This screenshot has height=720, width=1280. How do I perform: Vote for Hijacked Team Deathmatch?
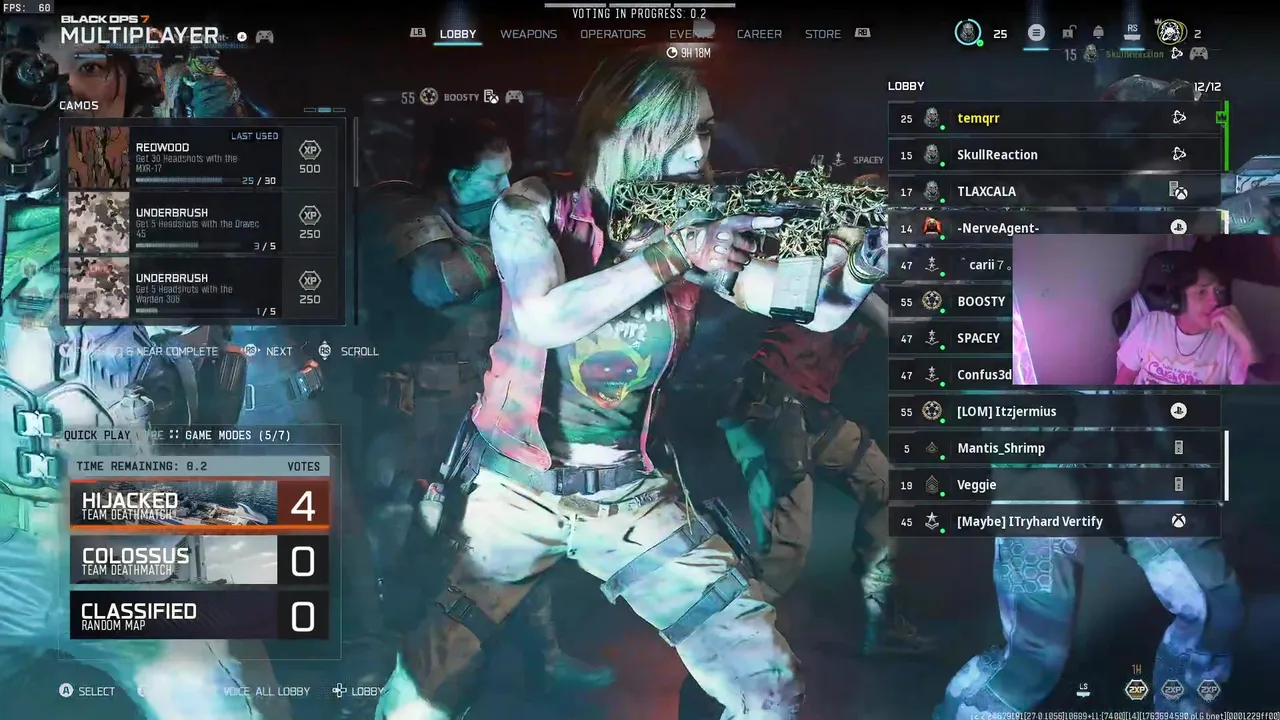(199, 506)
